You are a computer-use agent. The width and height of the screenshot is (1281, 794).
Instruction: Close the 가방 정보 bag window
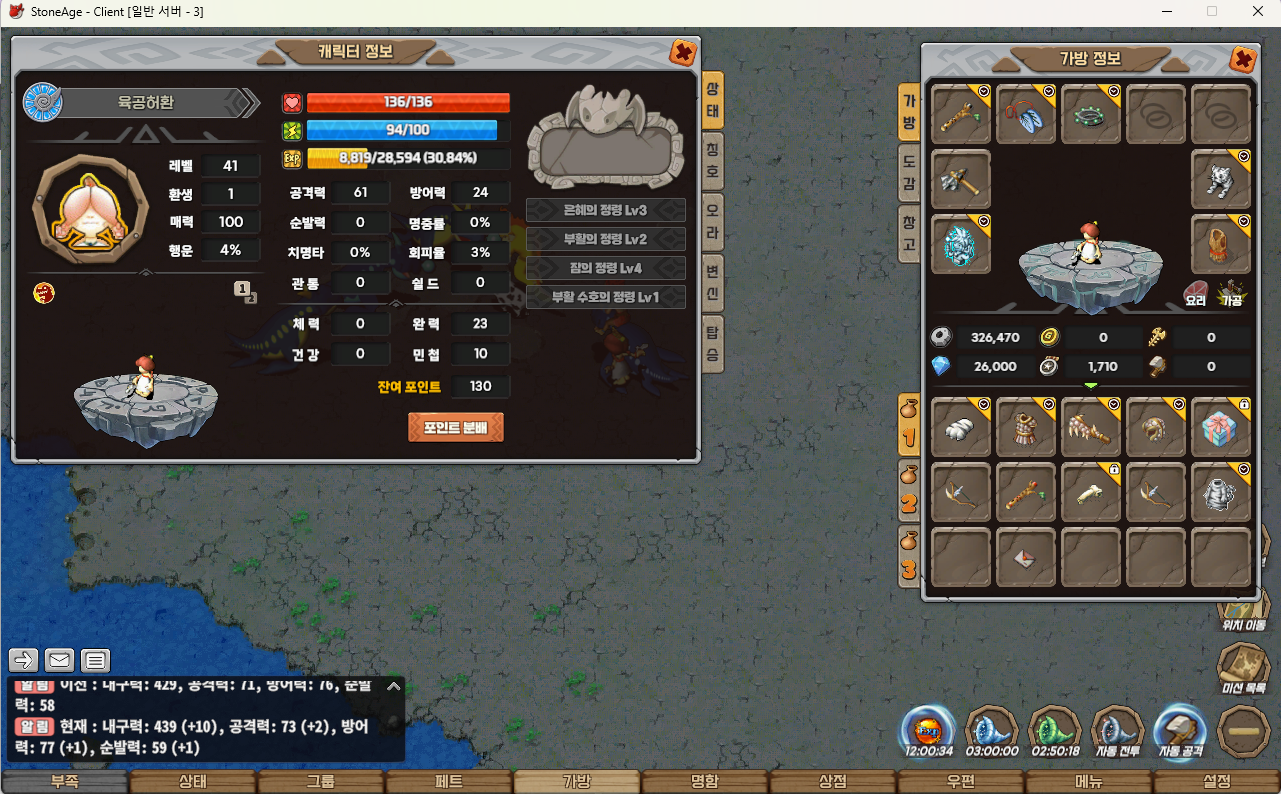pyautogui.click(x=1243, y=60)
